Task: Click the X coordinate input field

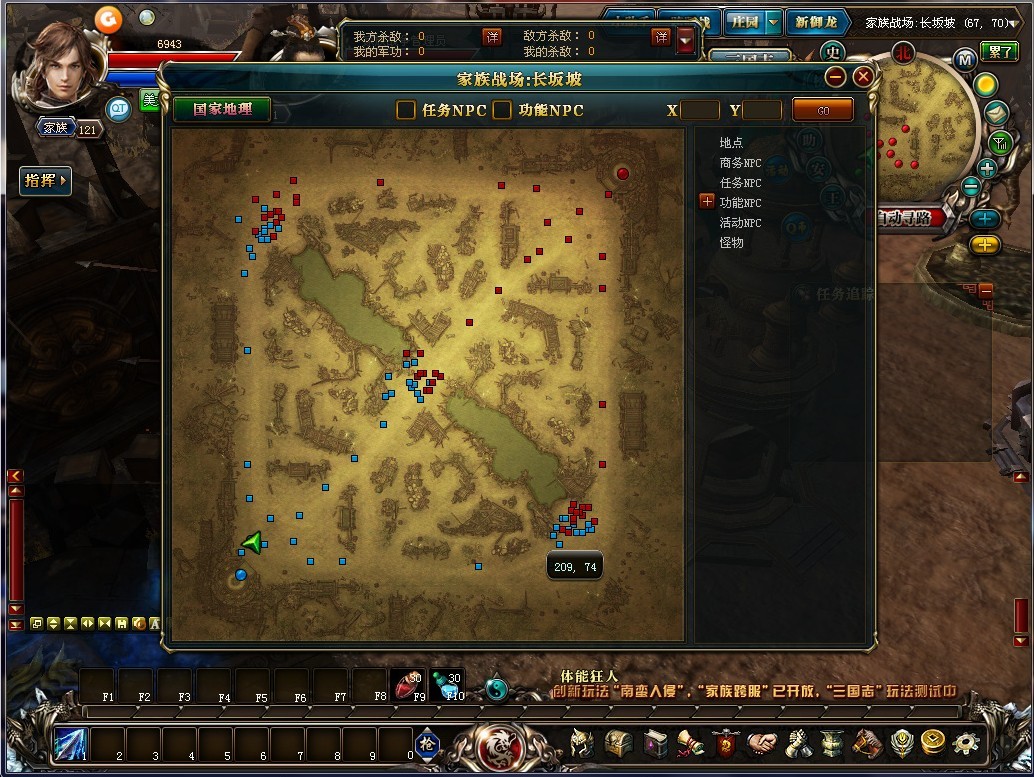Action: point(700,110)
